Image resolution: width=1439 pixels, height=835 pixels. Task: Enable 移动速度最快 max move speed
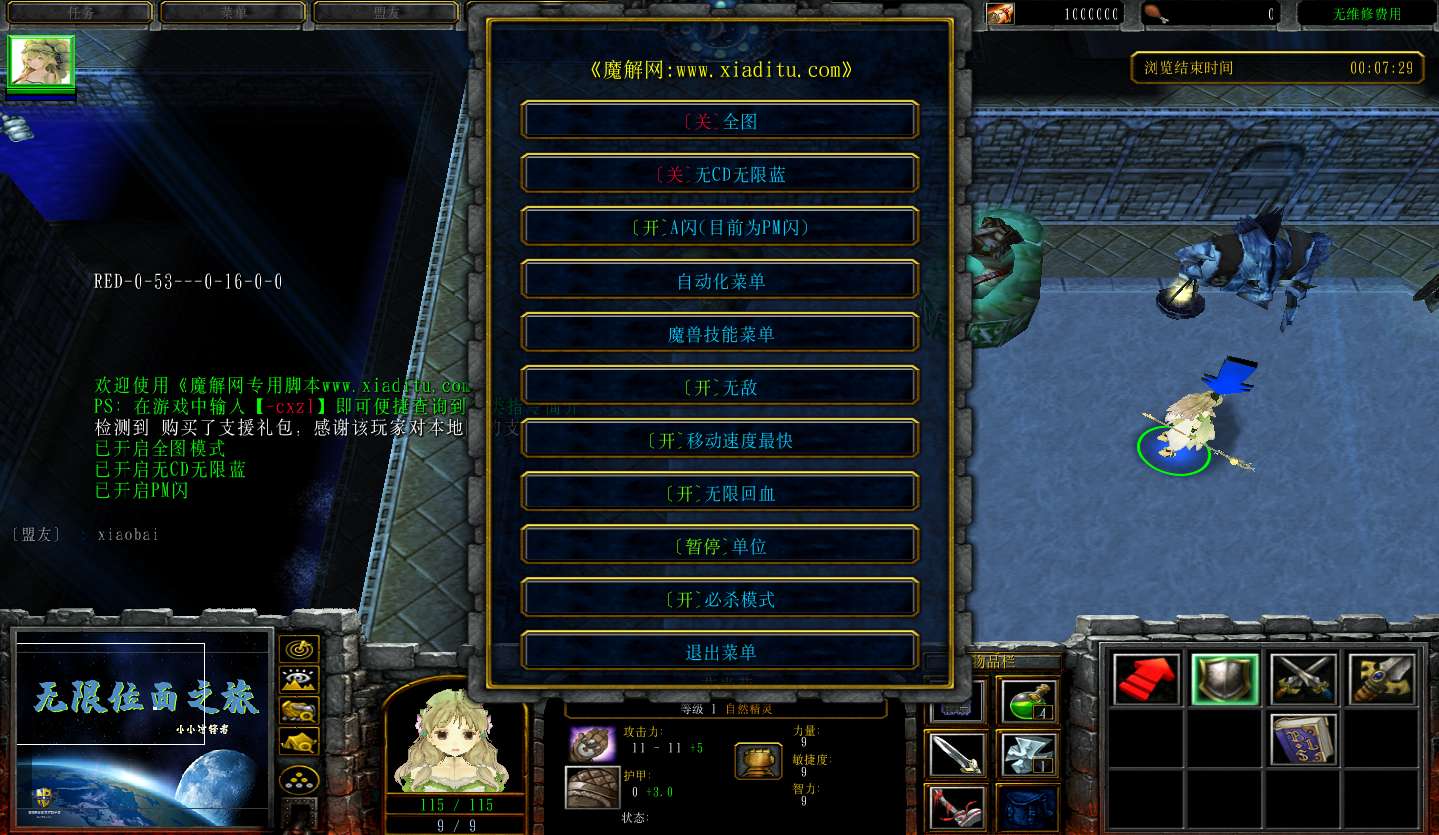tap(719, 440)
